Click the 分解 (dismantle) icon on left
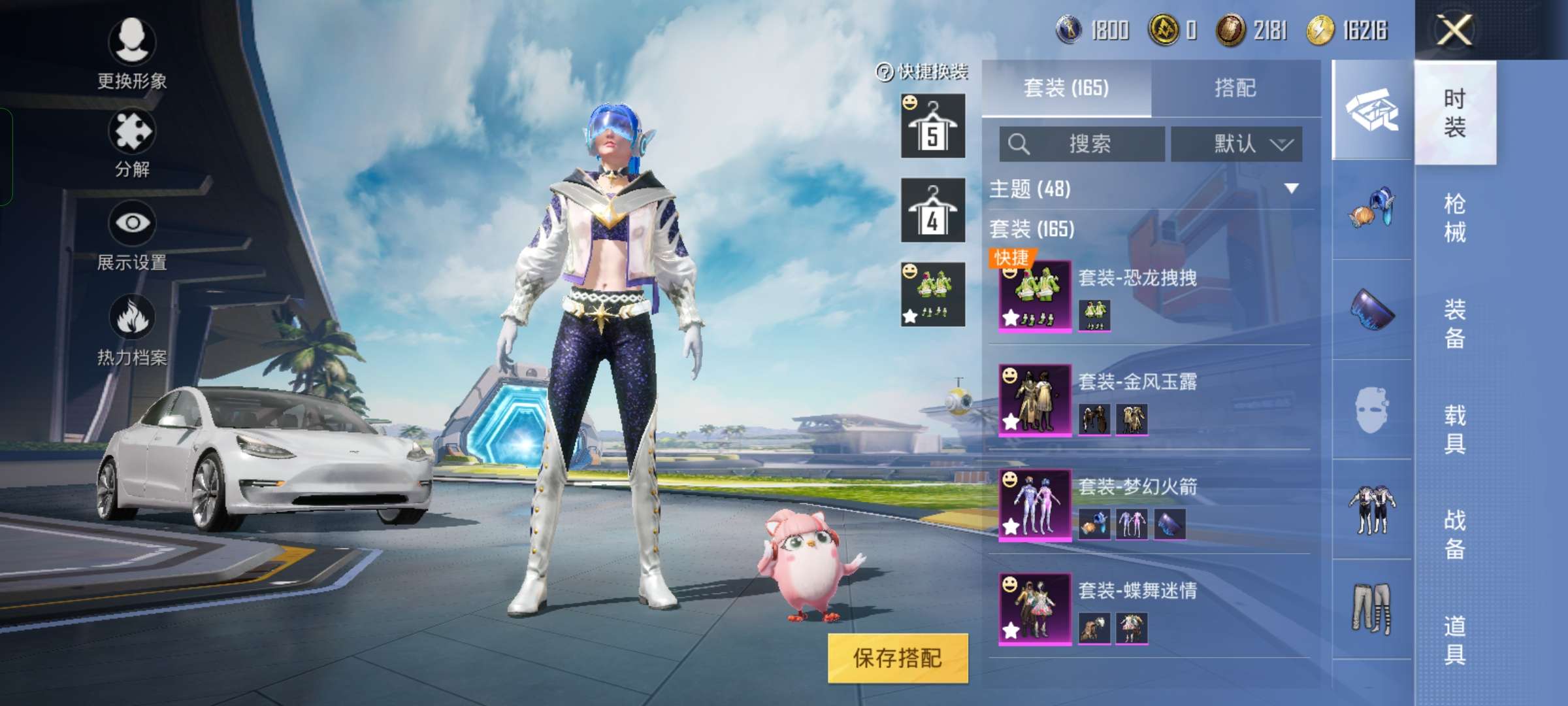1568x706 pixels. 131,135
